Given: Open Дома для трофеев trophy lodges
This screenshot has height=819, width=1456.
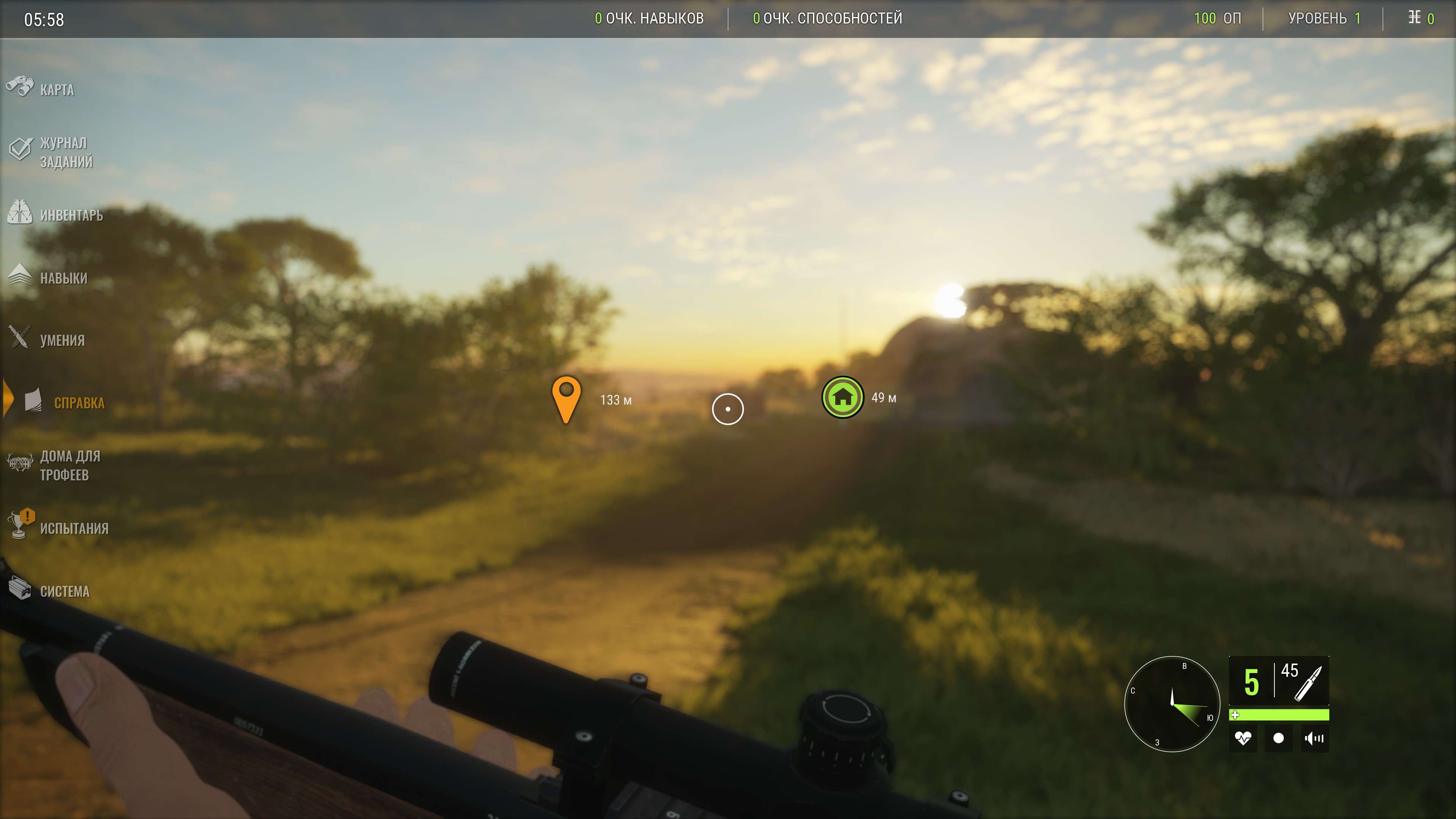Looking at the screenshot, I should point(69,465).
